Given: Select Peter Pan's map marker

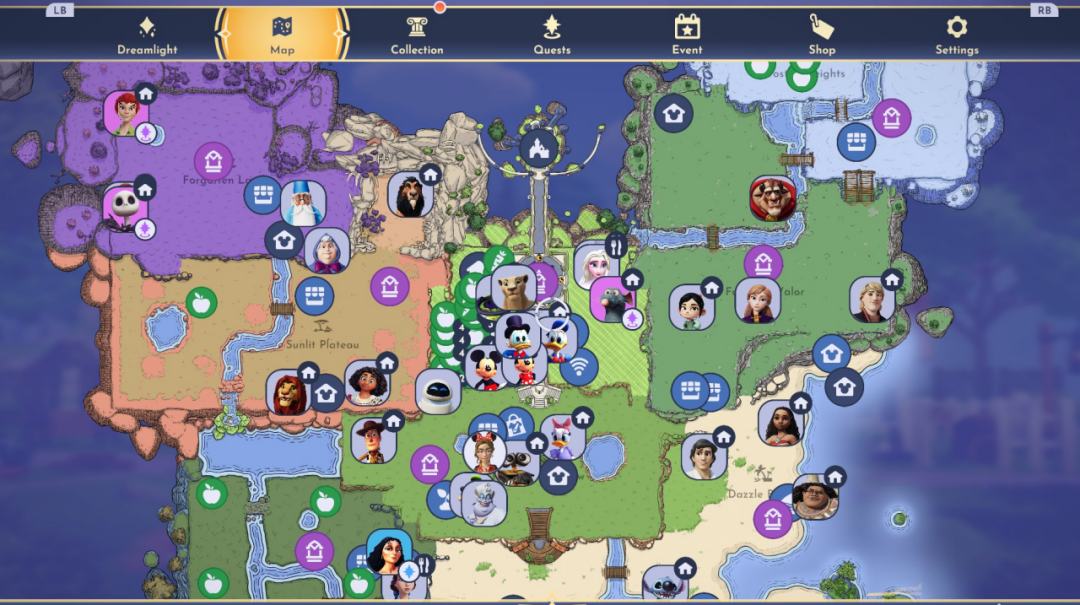Looking at the screenshot, I should pyautogui.click(x=126, y=113).
